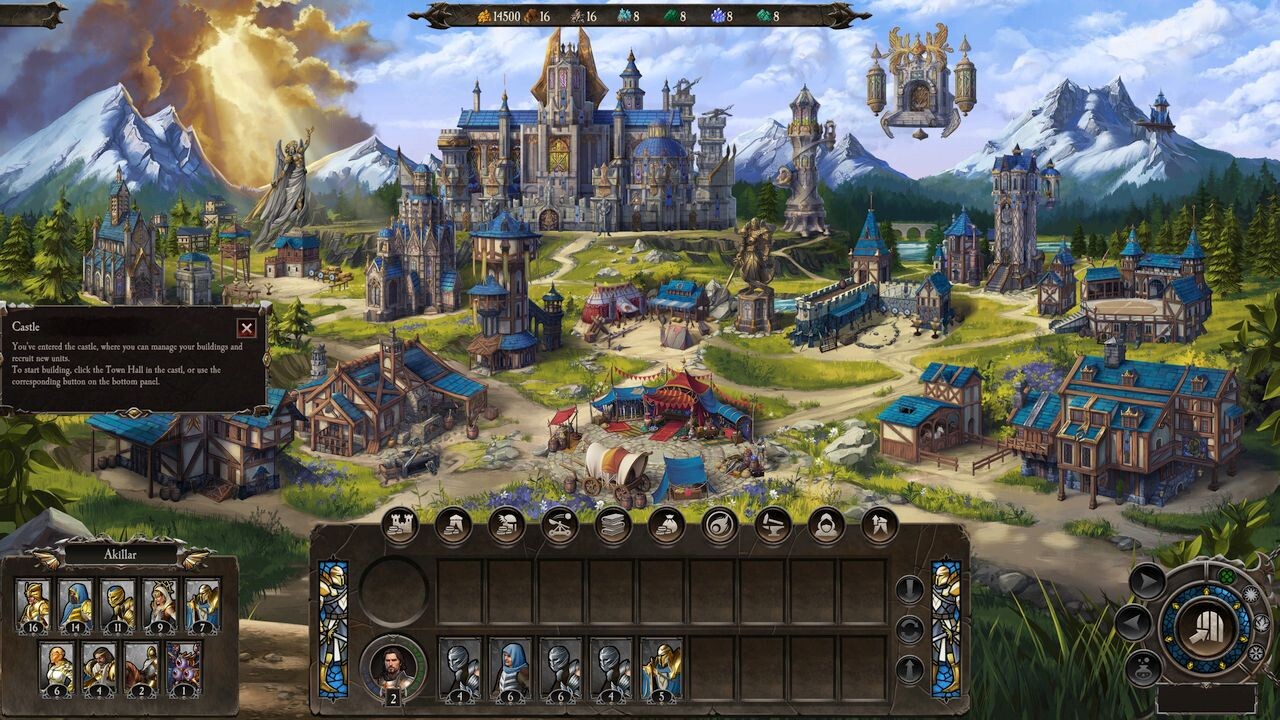
Task: Open the Marketplace money bag icon
Action: pos(663,525)
